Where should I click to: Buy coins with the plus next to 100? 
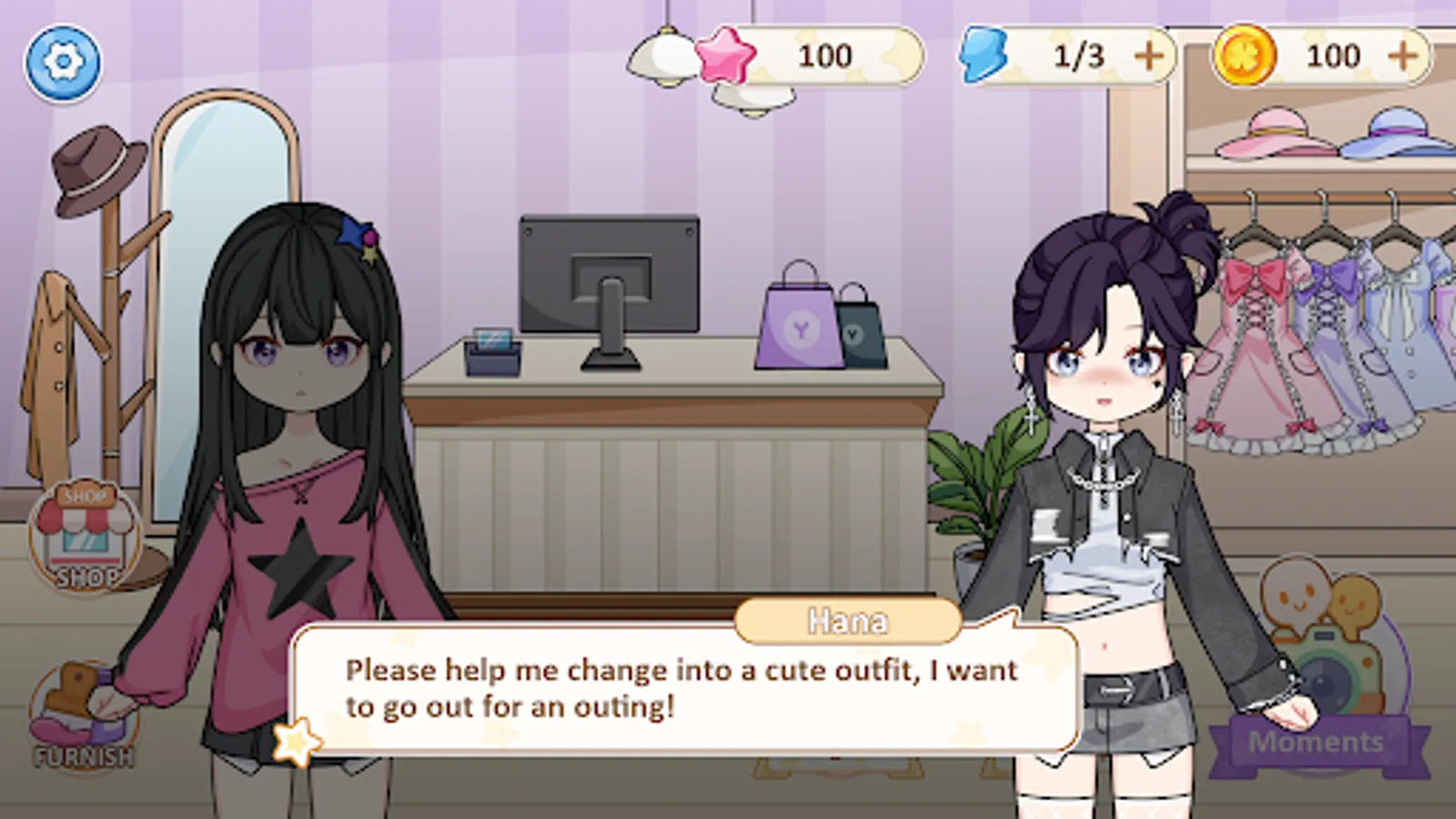point(1403,56)
